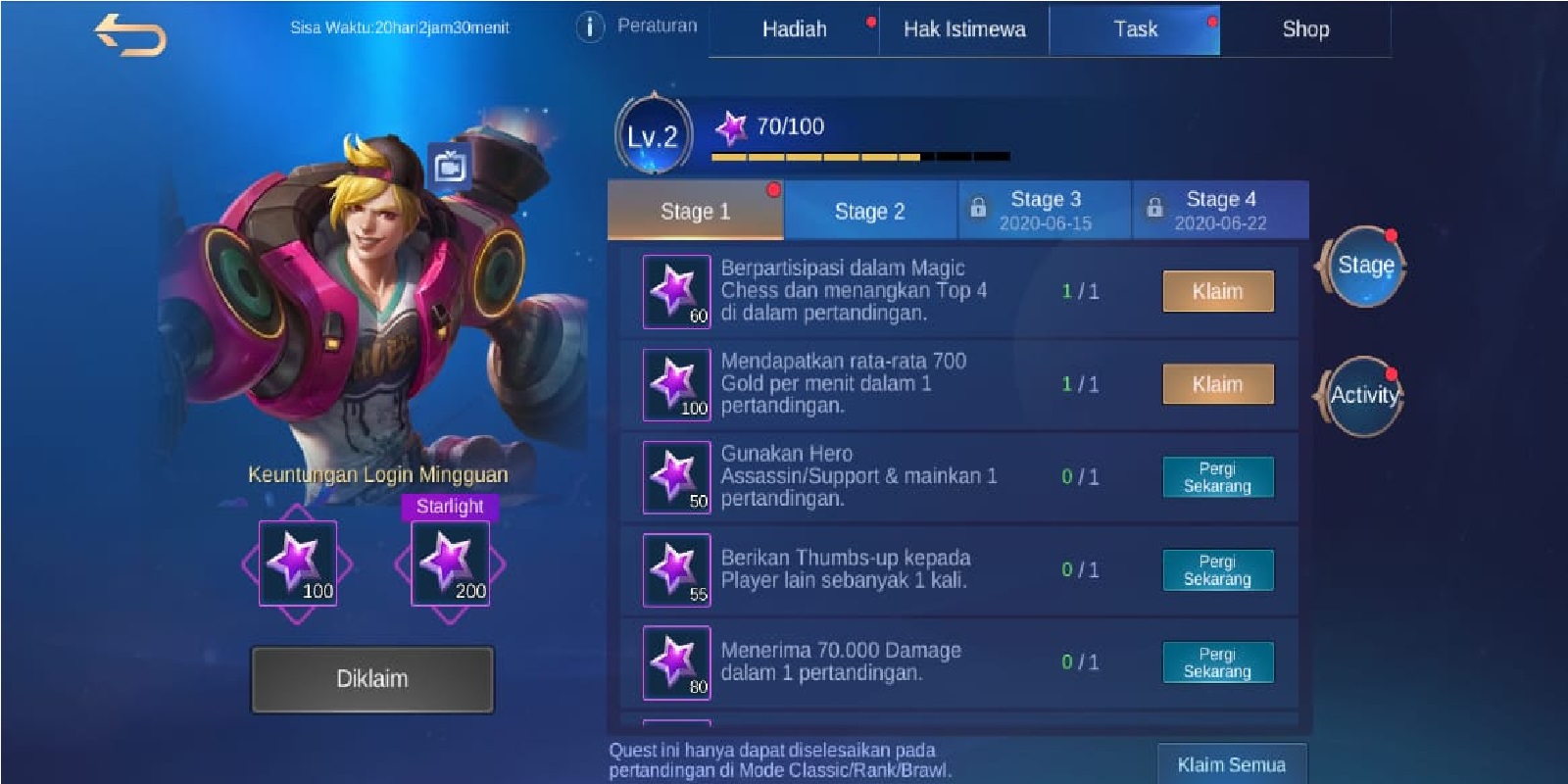Image resolution: width=1568 pixels, height=784 pixels.
Task: Go back with the return arrow
Action: click(130, 35)
